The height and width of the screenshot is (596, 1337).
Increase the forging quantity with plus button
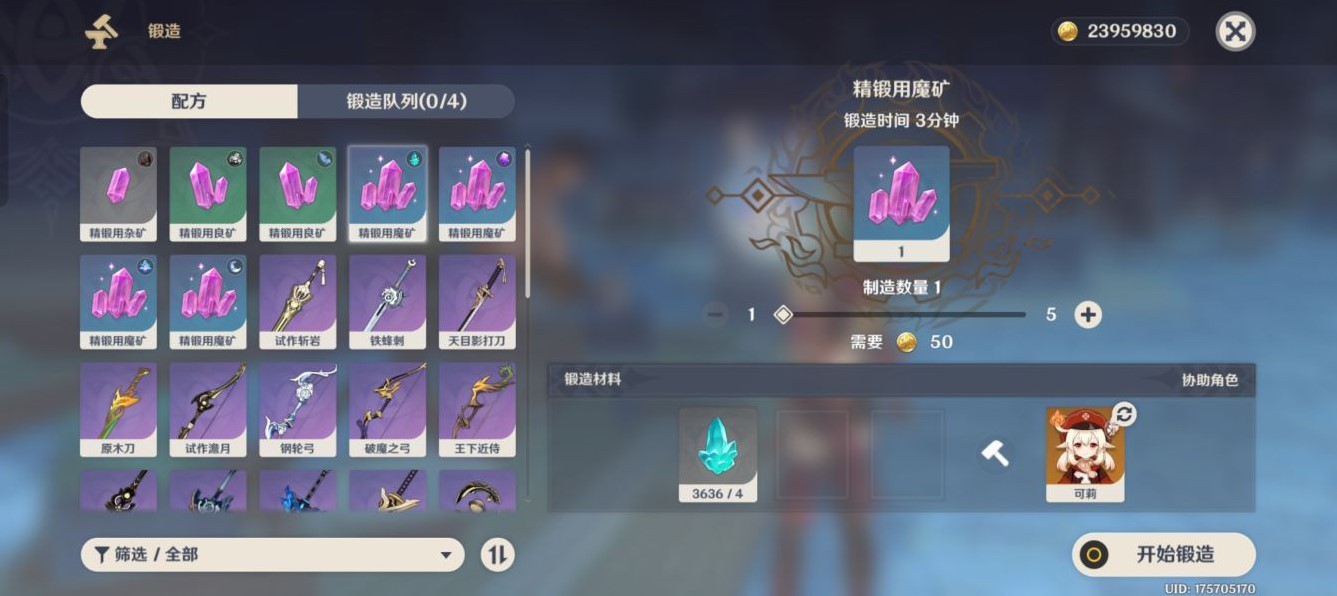pyautogui.click(x=1087, y=315)
